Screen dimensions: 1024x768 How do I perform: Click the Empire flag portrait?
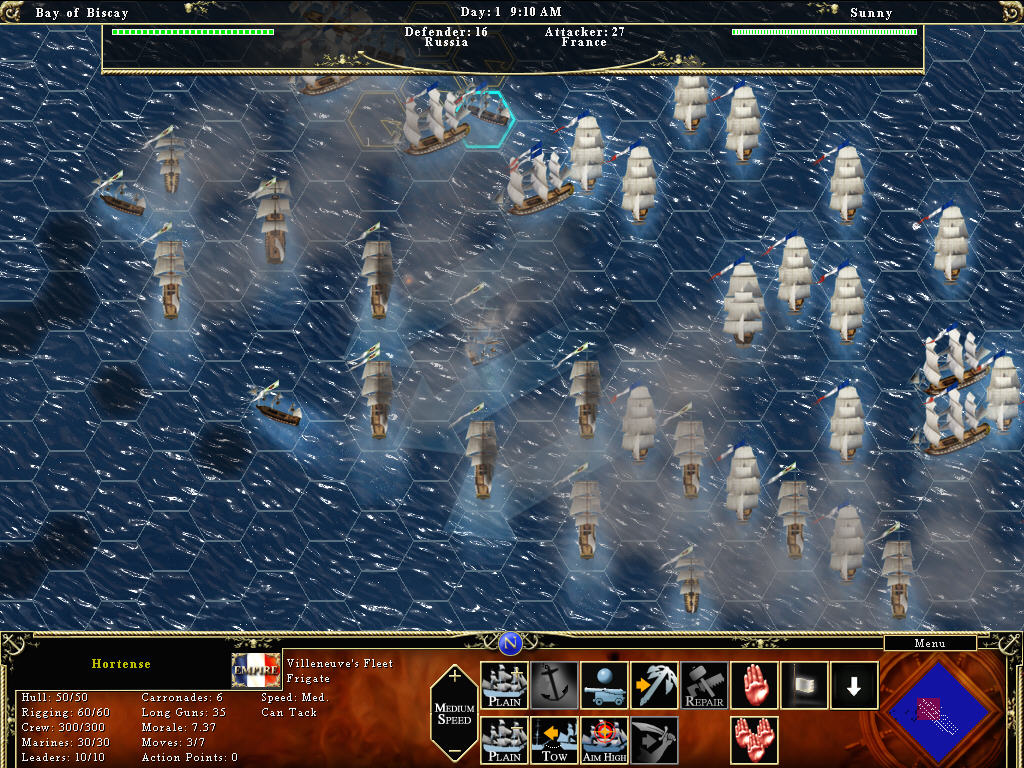coord(256,670)
